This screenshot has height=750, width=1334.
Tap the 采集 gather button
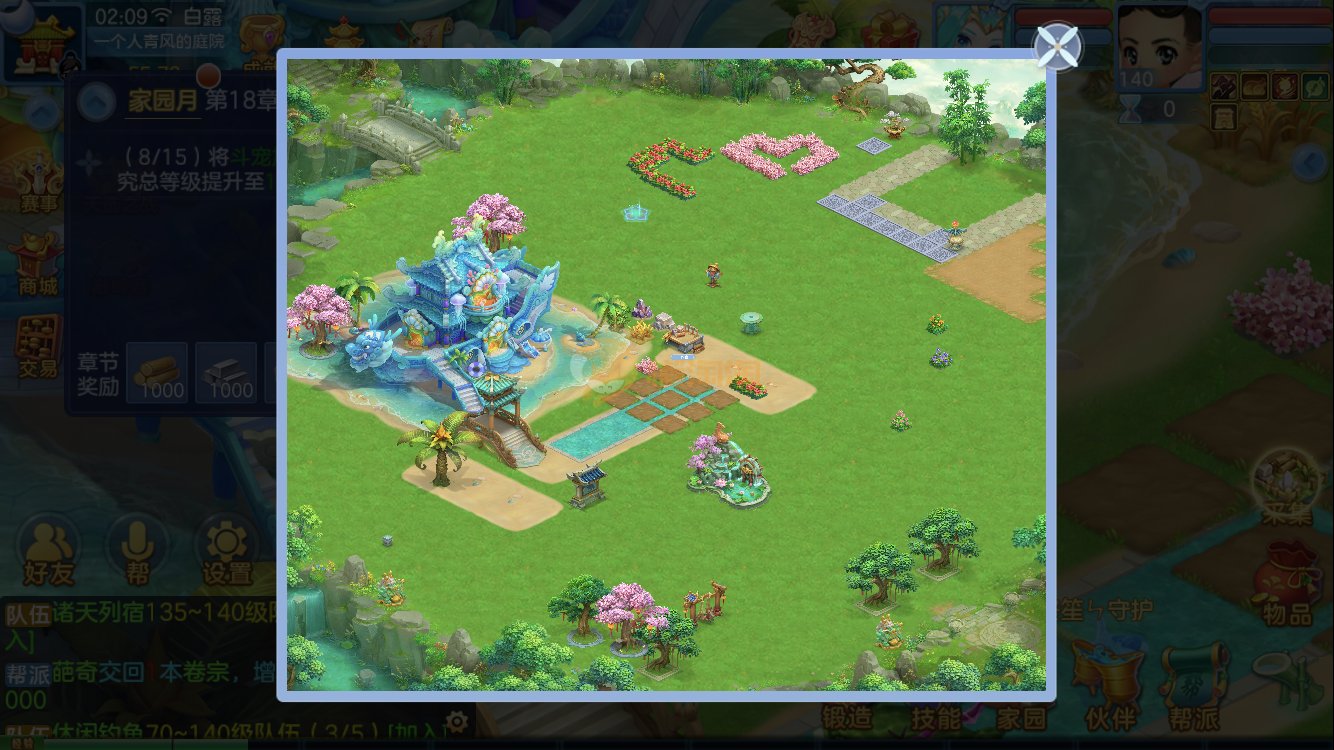[x=1287, y=487]
